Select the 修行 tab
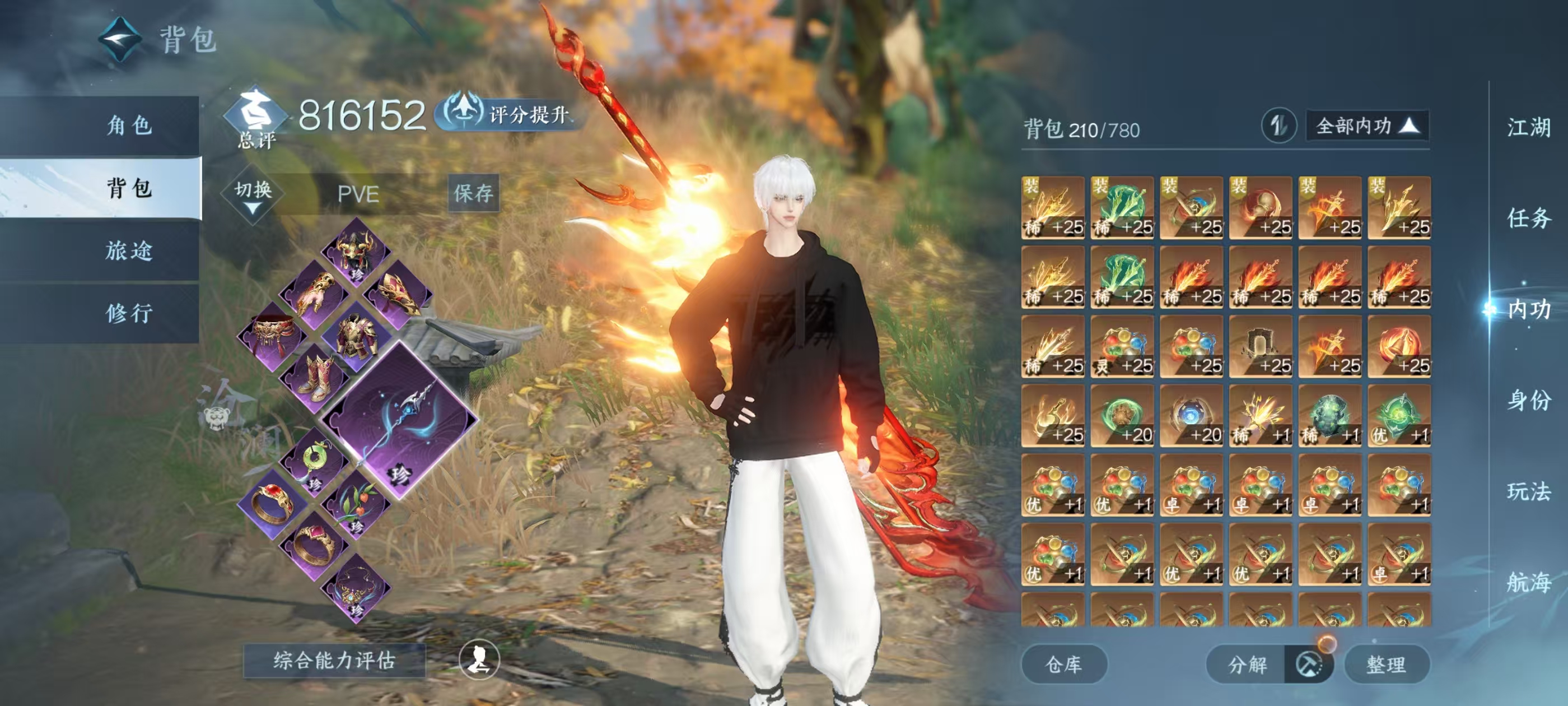Image resolution: width=1568 pixels, height=706 pixels. click(129, 313)
